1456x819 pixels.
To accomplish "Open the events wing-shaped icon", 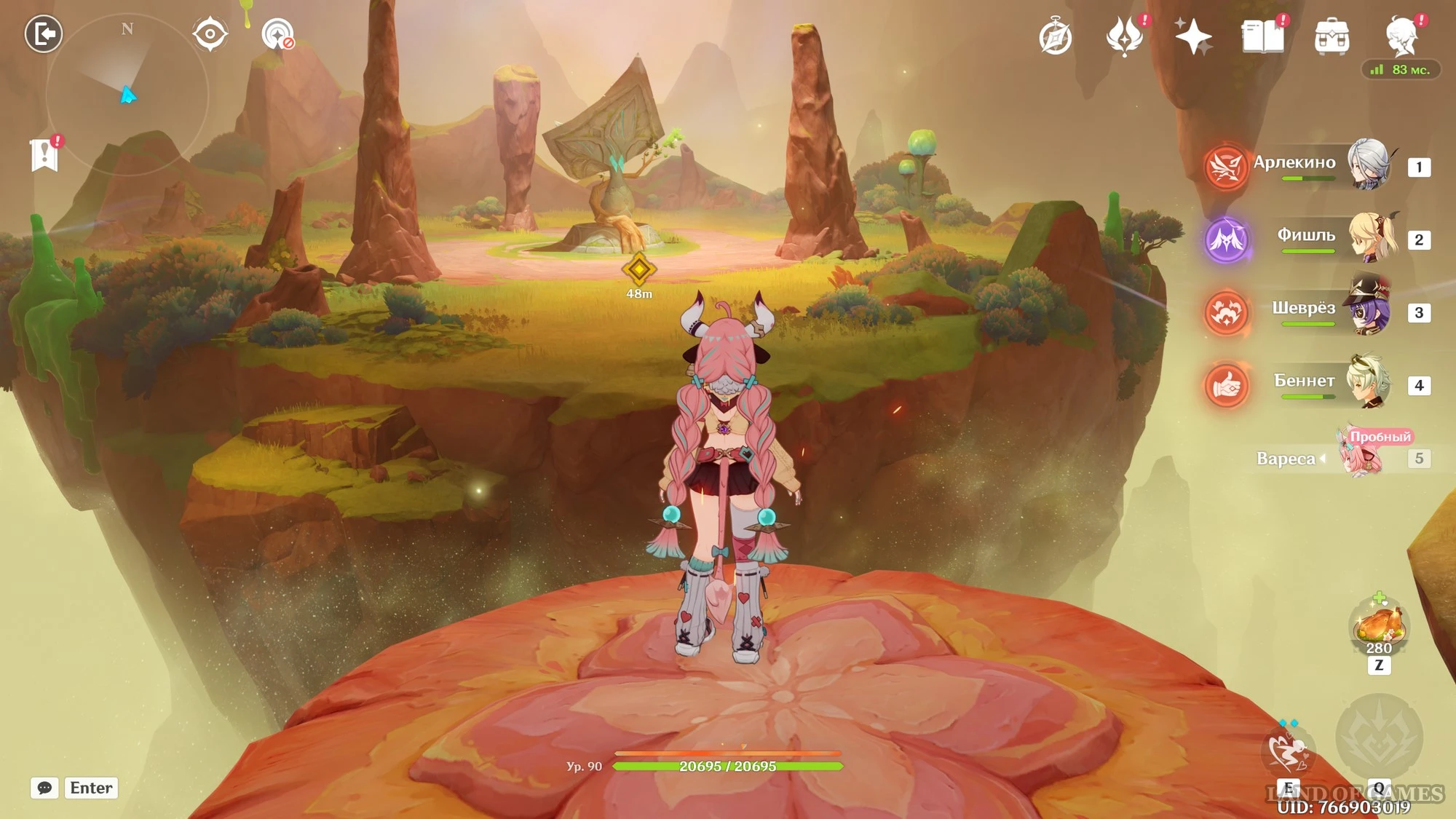I will pos(1124,36).
